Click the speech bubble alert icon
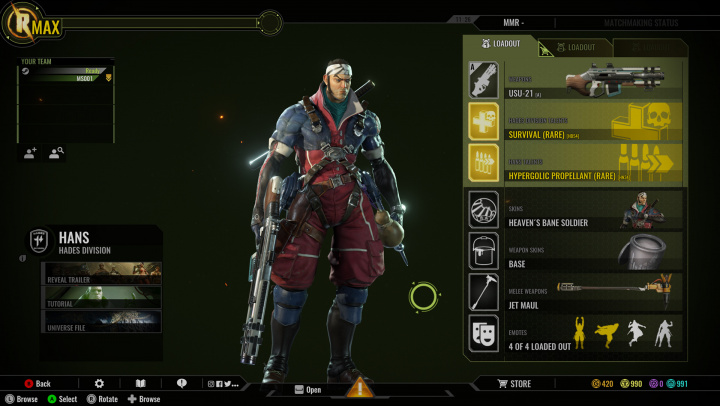 pos(181,383)
